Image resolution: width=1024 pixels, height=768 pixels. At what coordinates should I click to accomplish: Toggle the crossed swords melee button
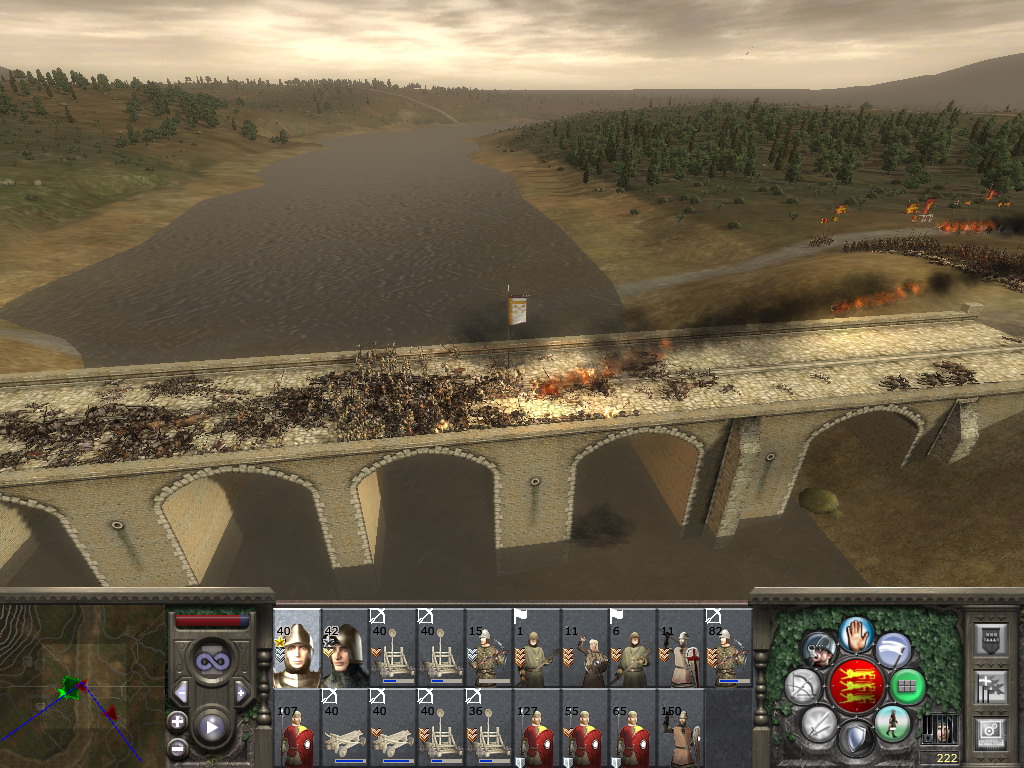click(x=819, y=722)
